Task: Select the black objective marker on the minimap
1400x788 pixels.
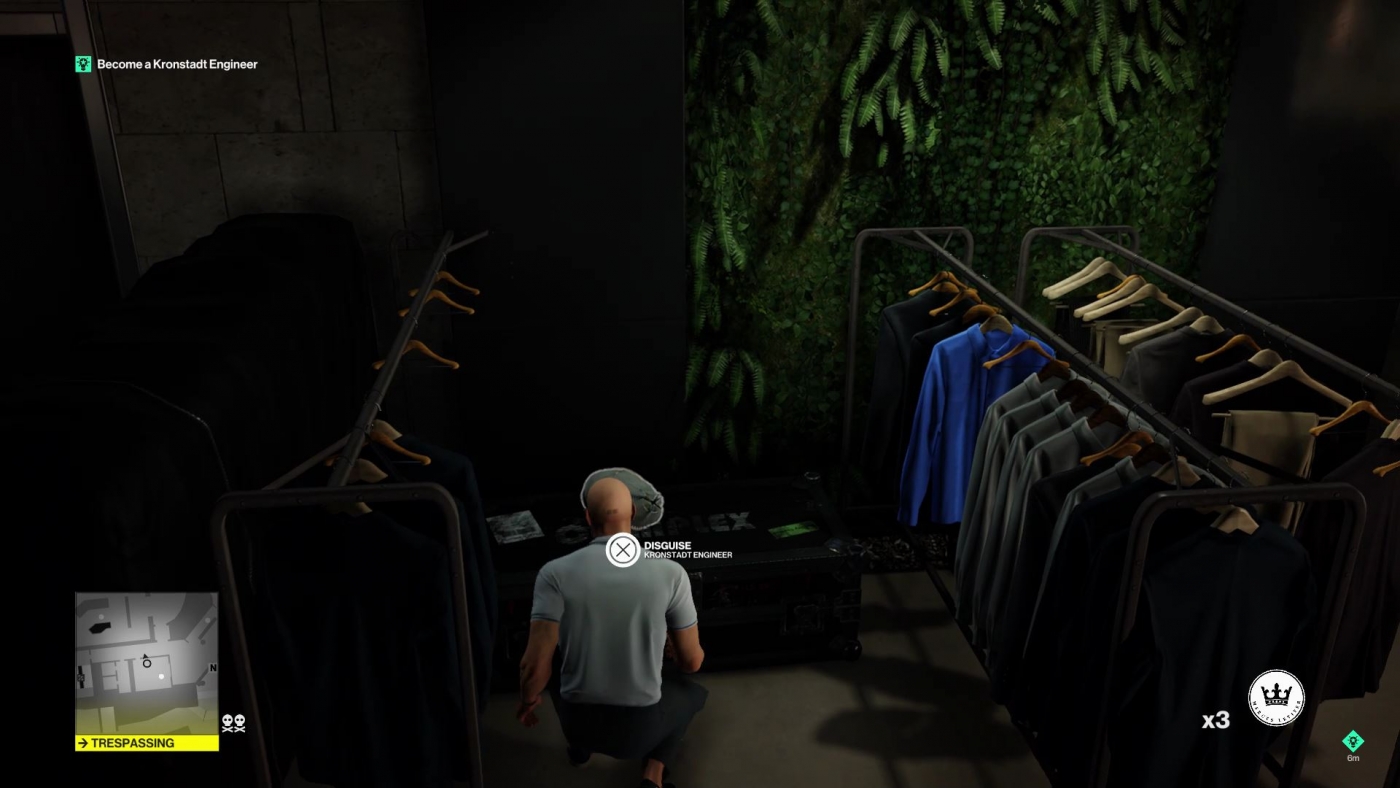Action: pos(98,627)
